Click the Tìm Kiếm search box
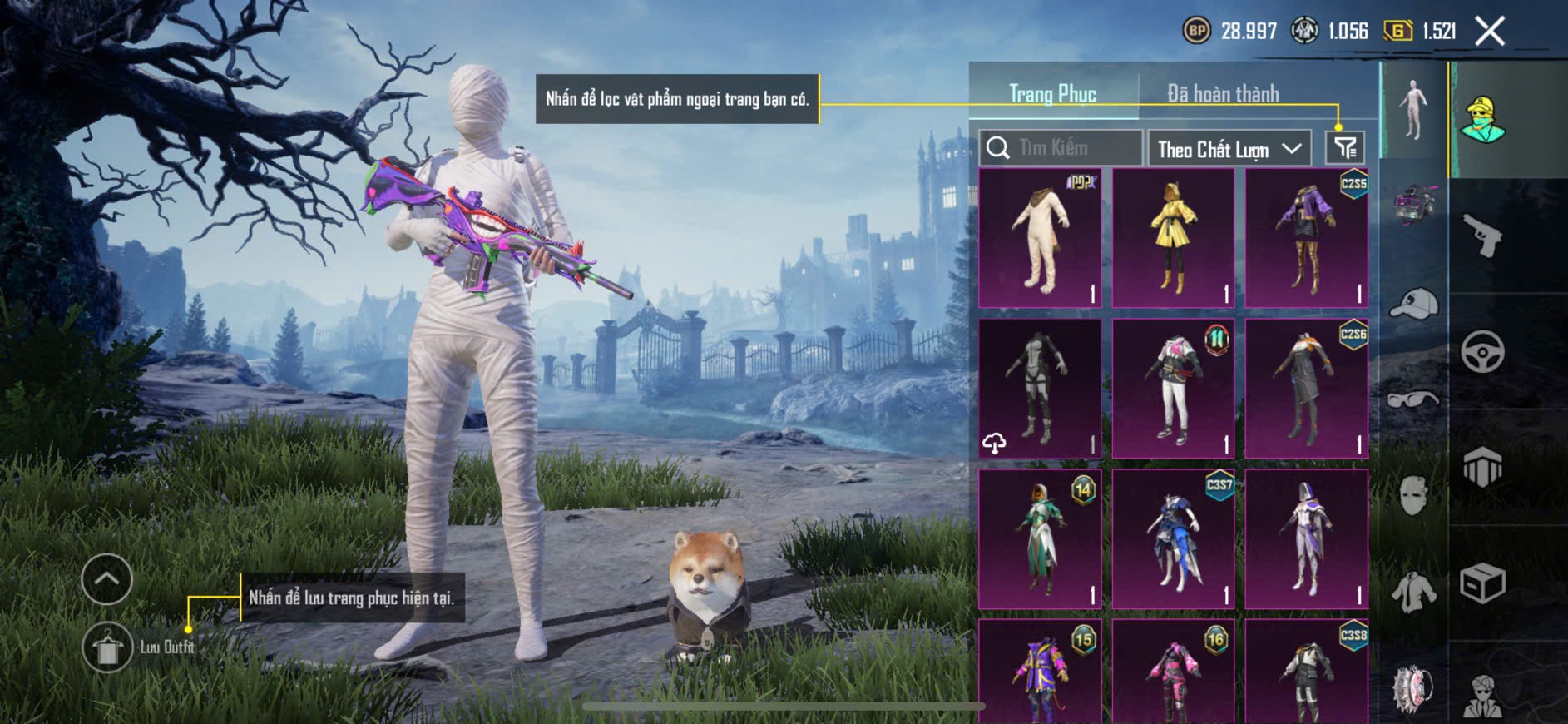Screen dimensions: 1568x724 1061,148
